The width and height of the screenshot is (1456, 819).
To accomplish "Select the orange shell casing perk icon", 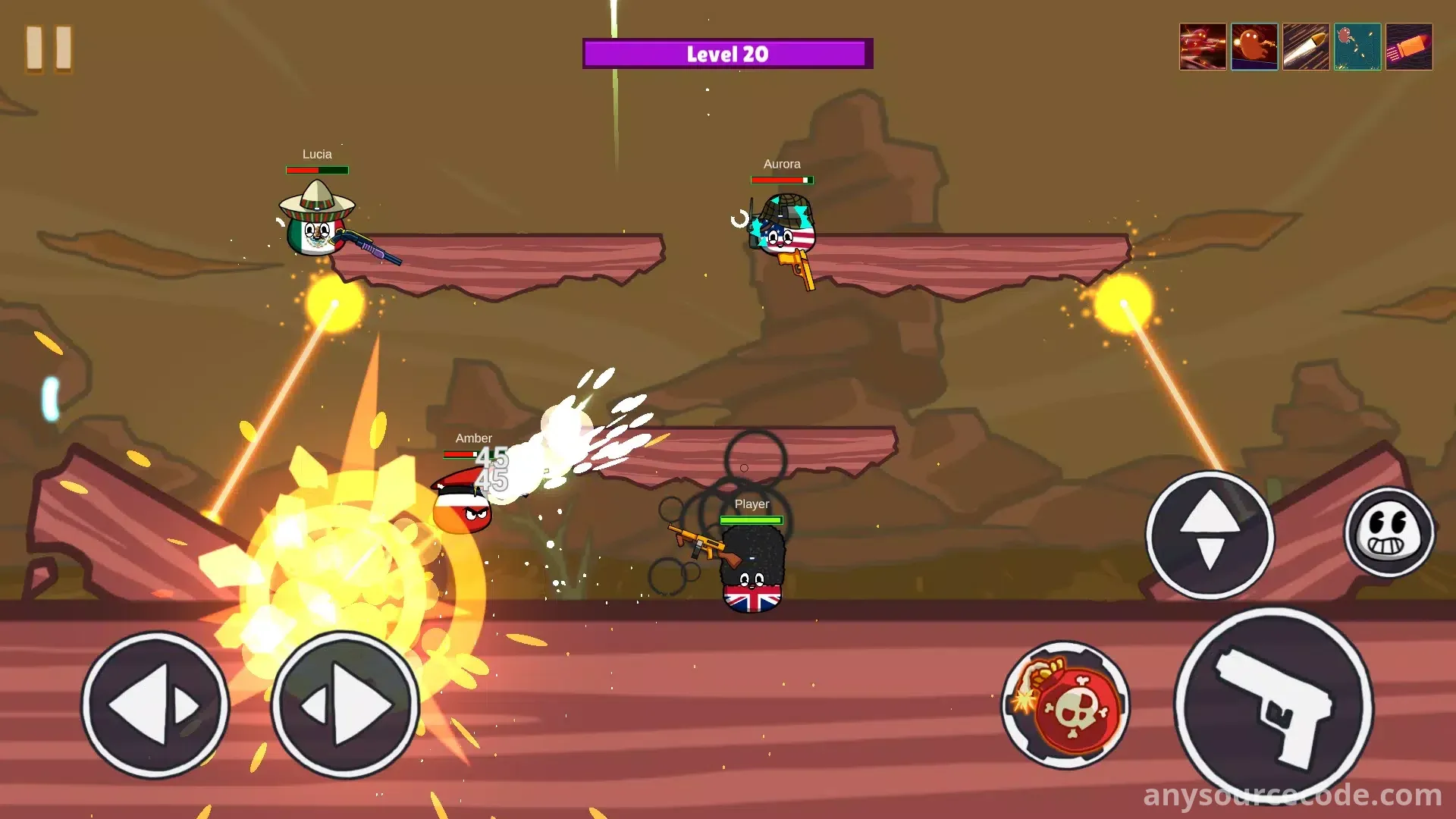I will coord(1409,47).
